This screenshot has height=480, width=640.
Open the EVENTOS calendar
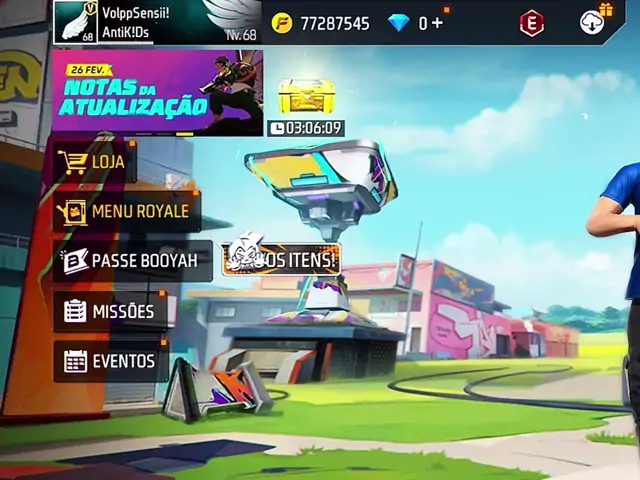pos(111,361)
